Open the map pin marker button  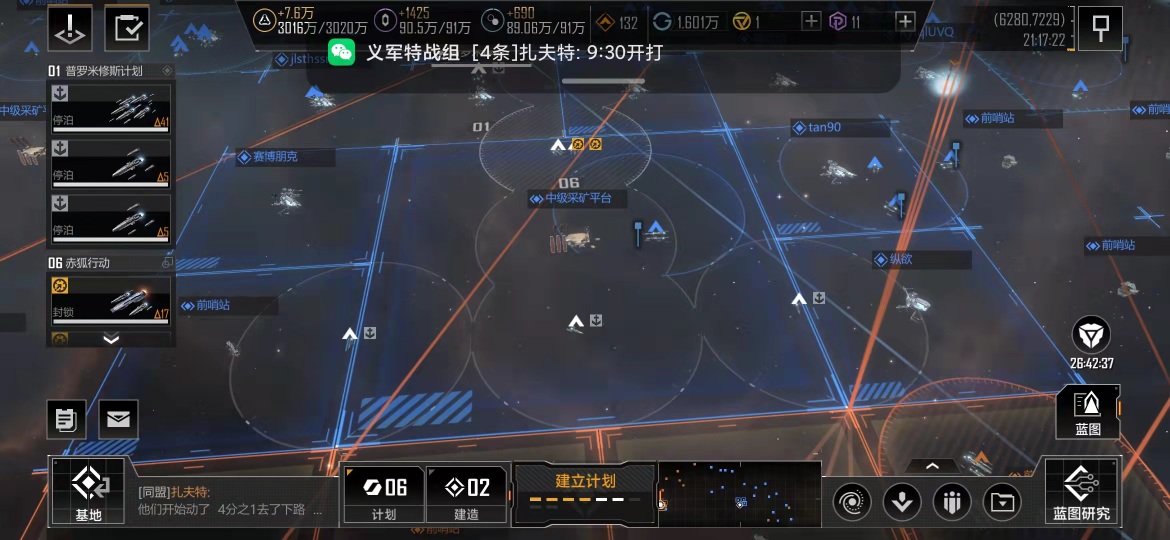(1101, 28)
